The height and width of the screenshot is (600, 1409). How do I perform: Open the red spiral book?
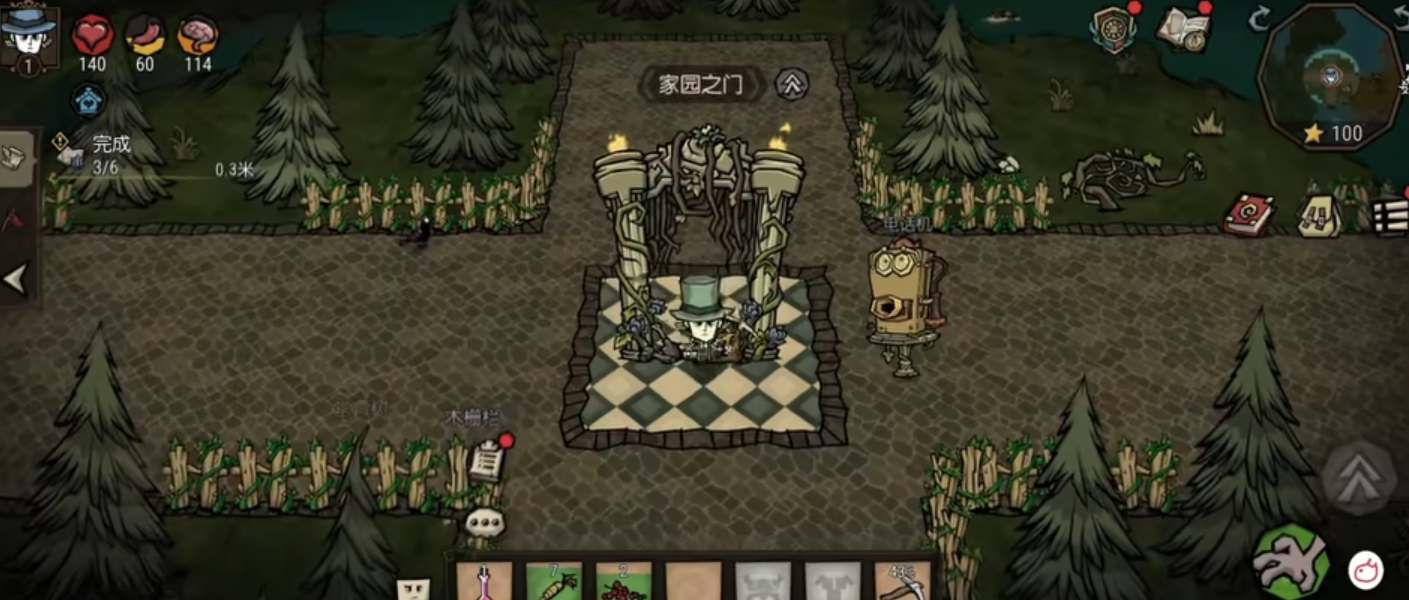click(x=1250, y=214)
